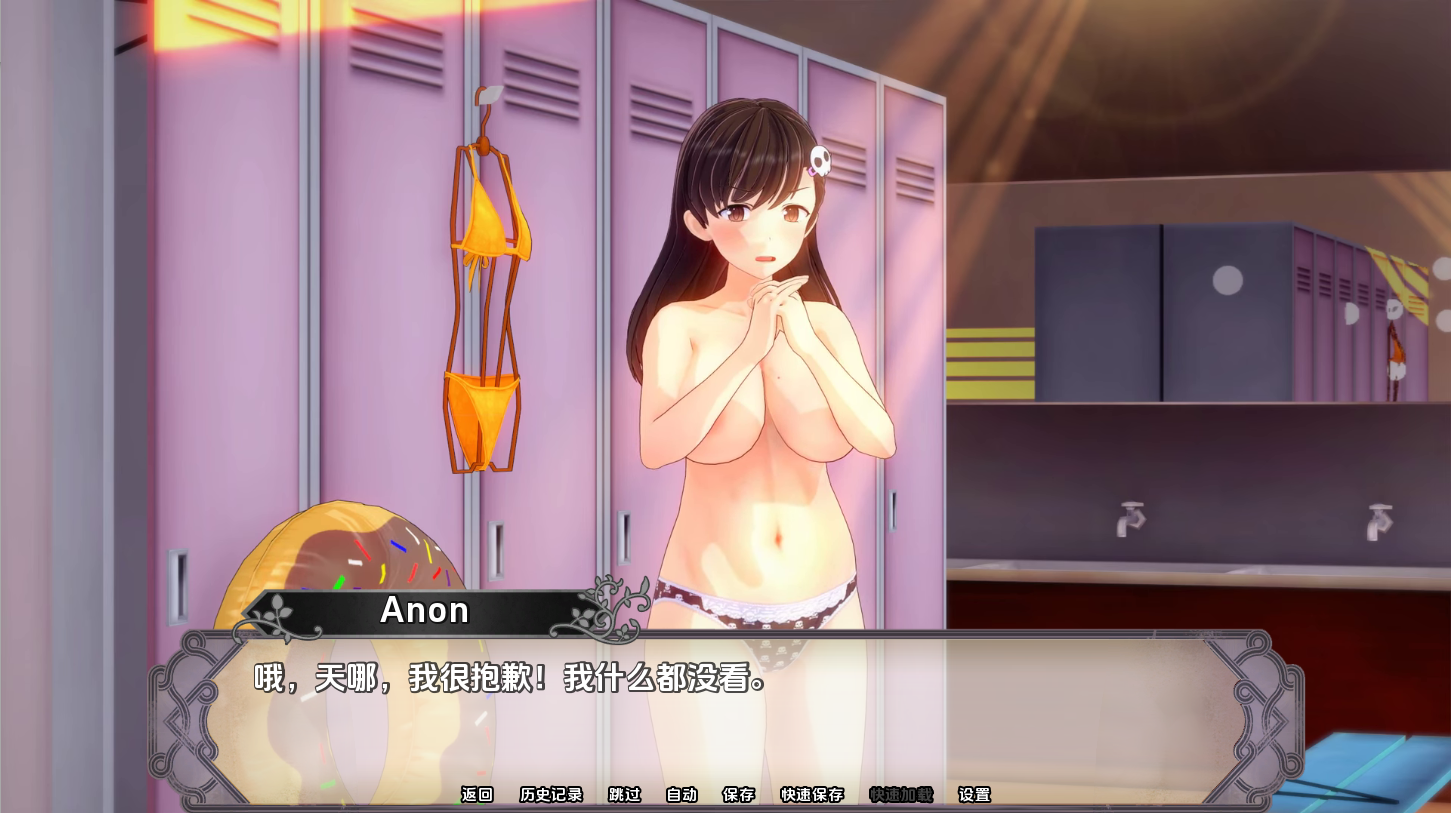This screenshot has width=1451, height=813.
Task: Open the 设置 settings menu
Action: pos(973,794)
